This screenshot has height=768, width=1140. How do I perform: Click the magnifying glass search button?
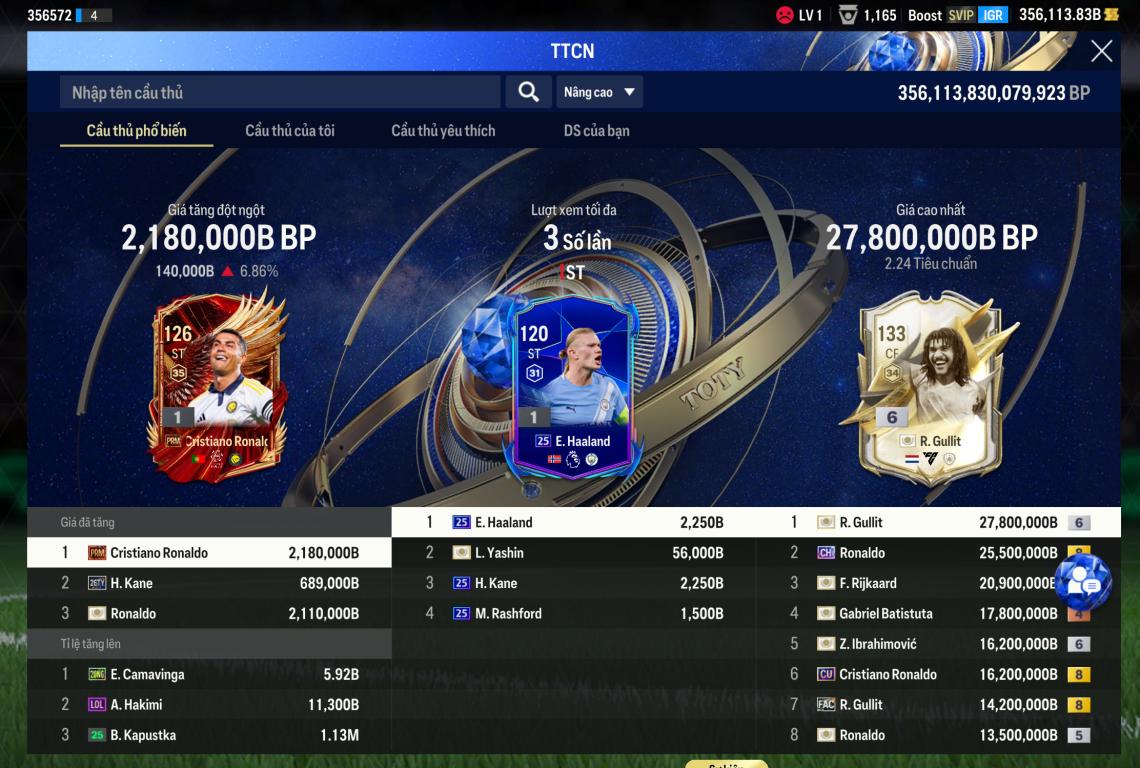click(x=528, y=92)
